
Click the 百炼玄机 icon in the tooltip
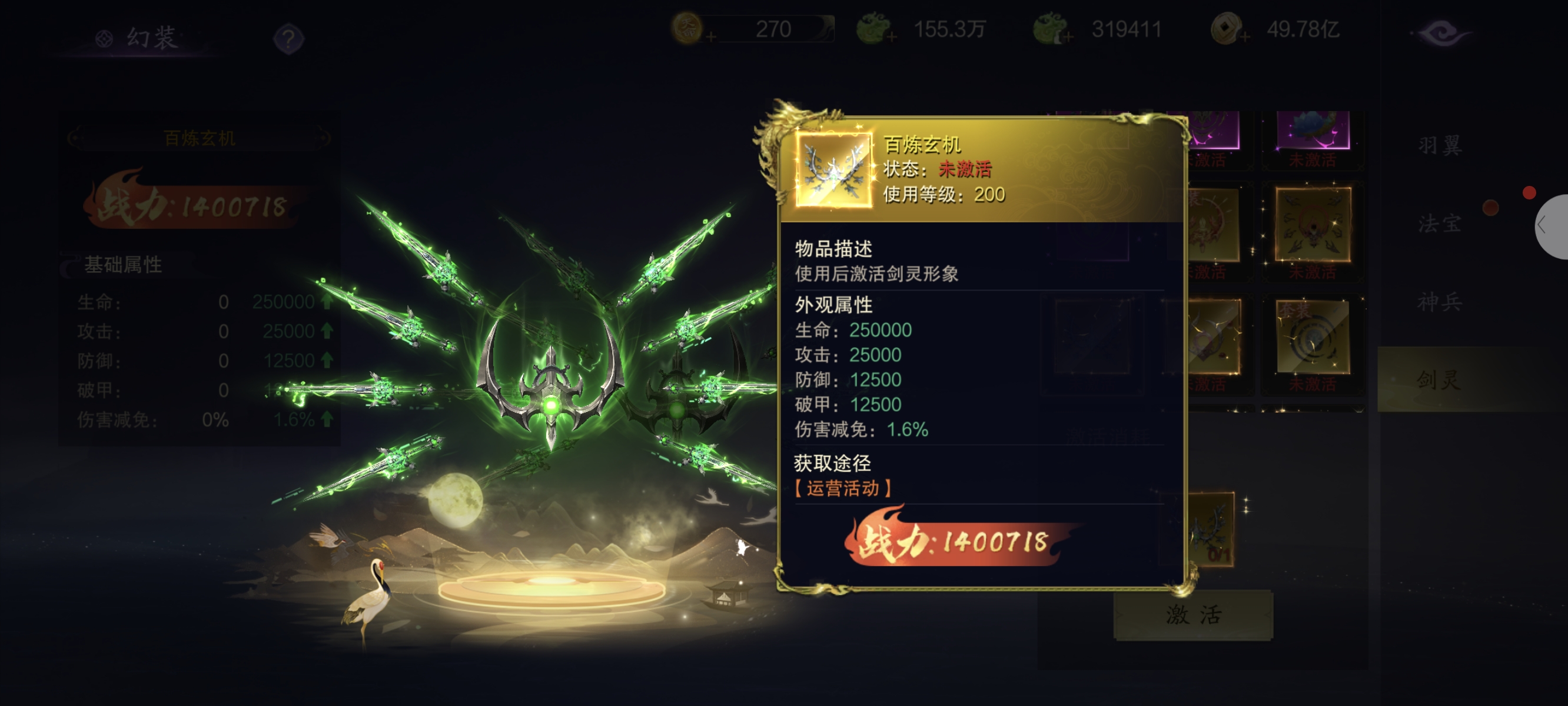[833, 171]
